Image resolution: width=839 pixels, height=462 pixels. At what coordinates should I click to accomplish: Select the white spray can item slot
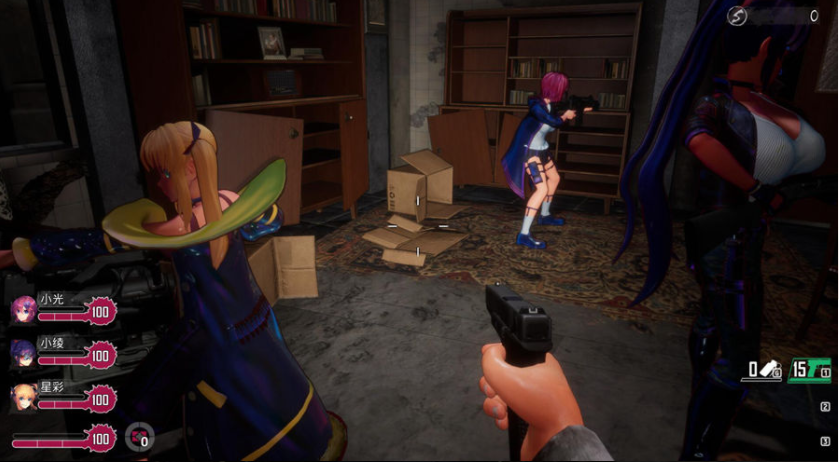click(765, 370)
